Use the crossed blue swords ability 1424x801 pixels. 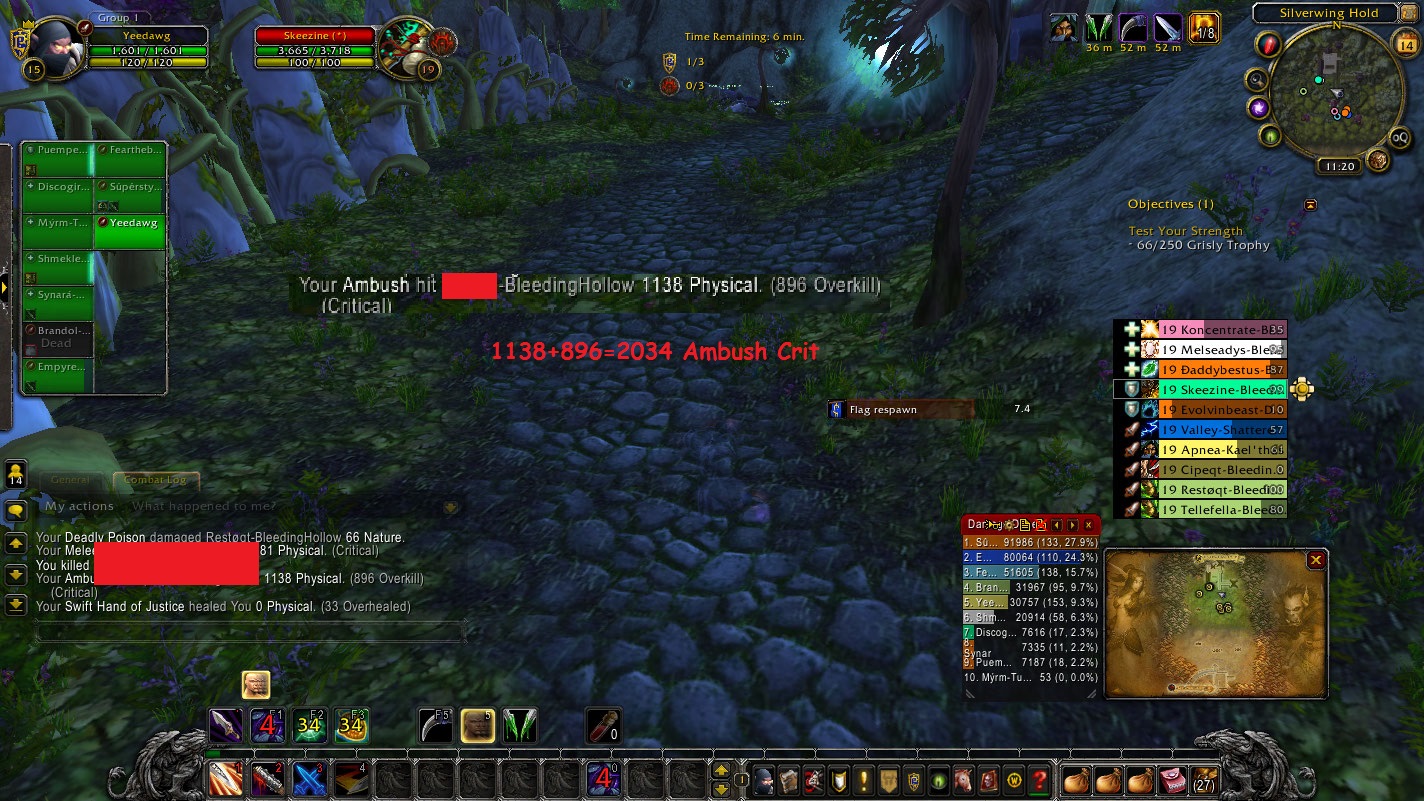[x=308, y=778]
